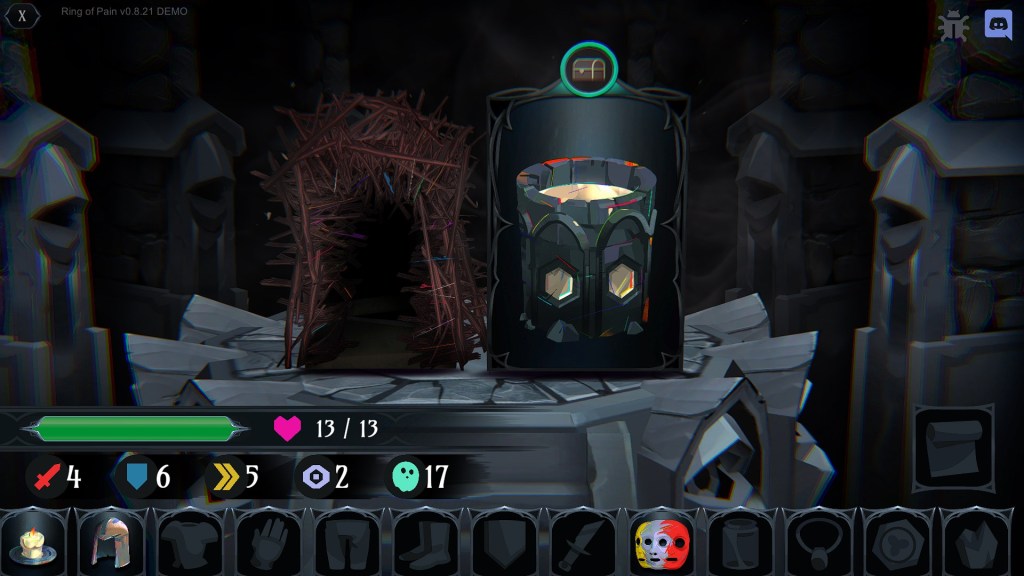Click the empty boots slot
The height and width of the screenshot is (576, 1024).
(425, 544)
